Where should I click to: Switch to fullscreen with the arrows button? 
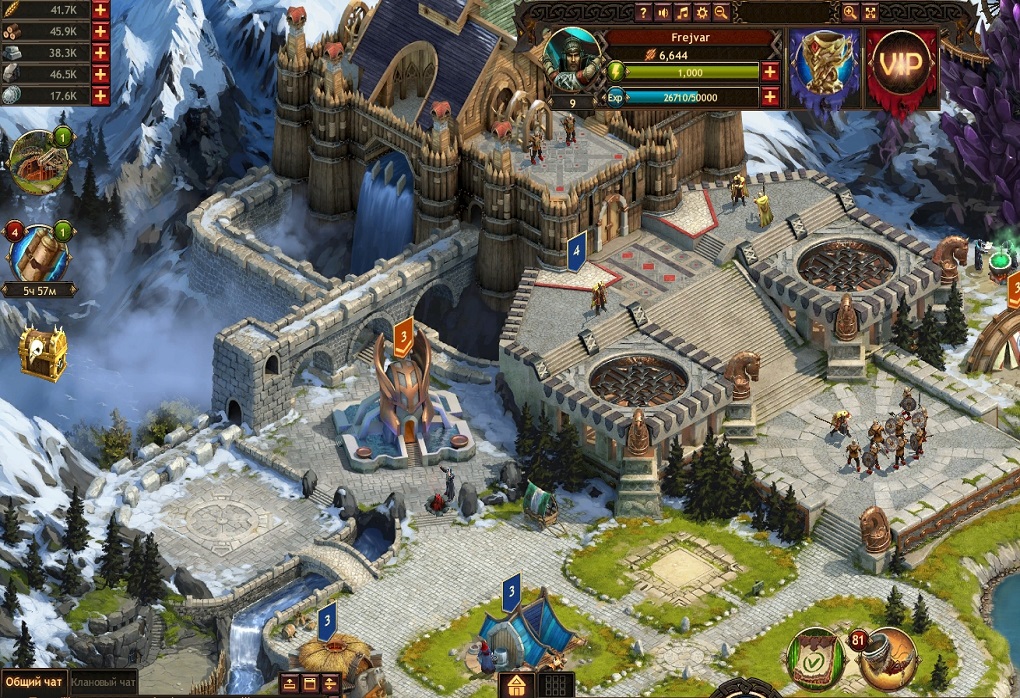(x=870, y=13)
